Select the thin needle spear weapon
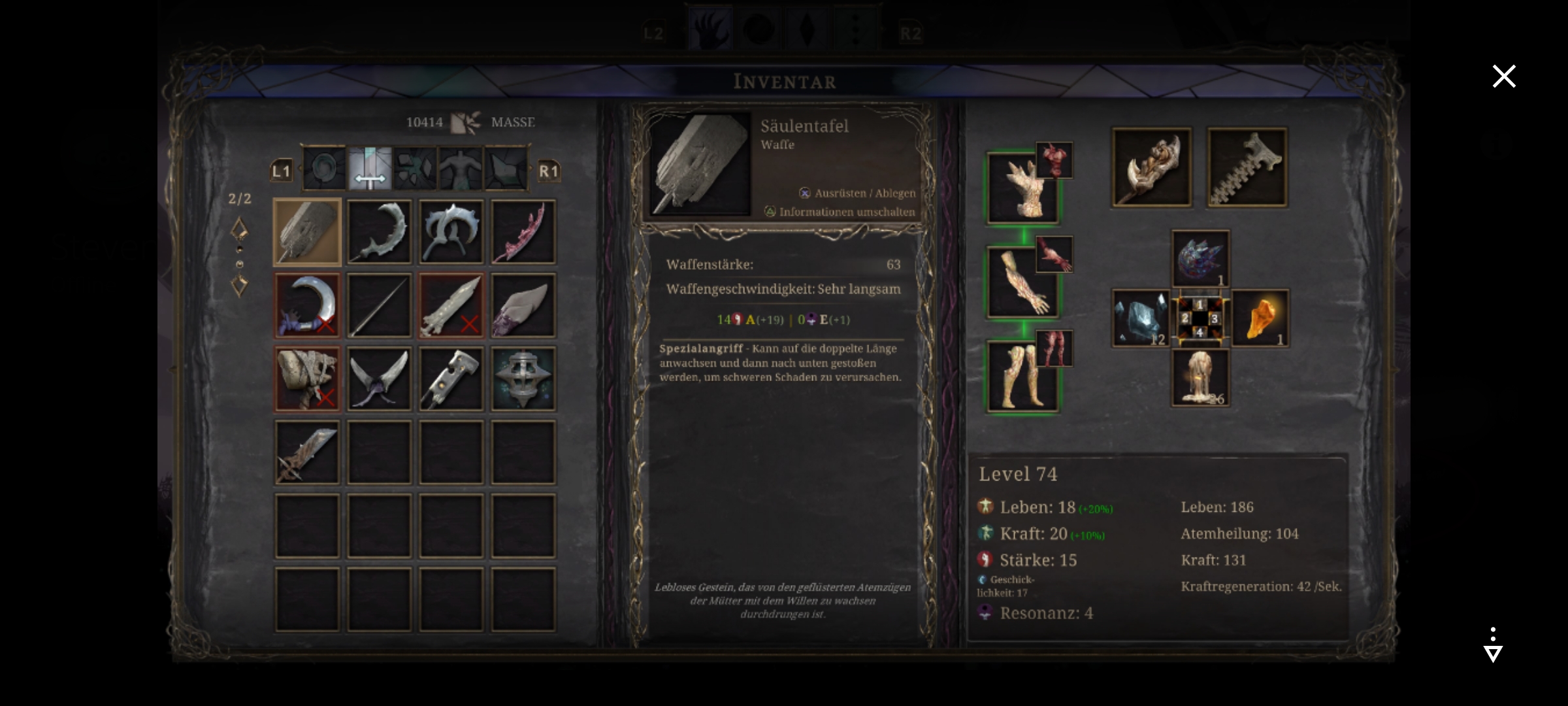Viewport: 1568px width, 706px height. (x=379, y=305)
